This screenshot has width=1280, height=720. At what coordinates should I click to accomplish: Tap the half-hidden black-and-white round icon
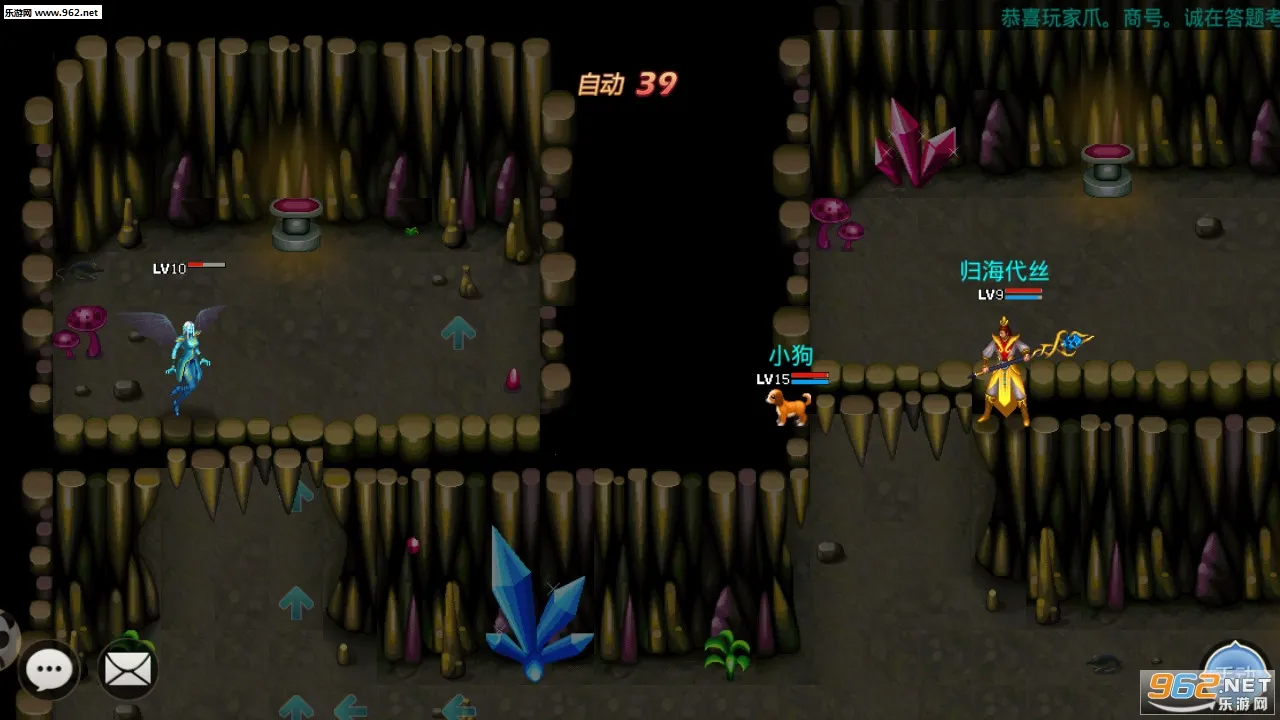coord(7,638)
